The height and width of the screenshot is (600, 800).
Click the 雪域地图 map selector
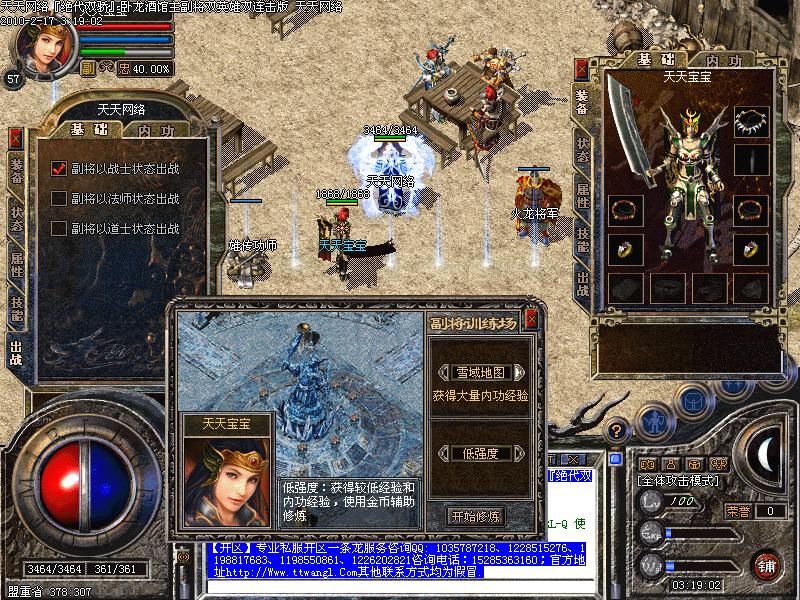point(476,371)
